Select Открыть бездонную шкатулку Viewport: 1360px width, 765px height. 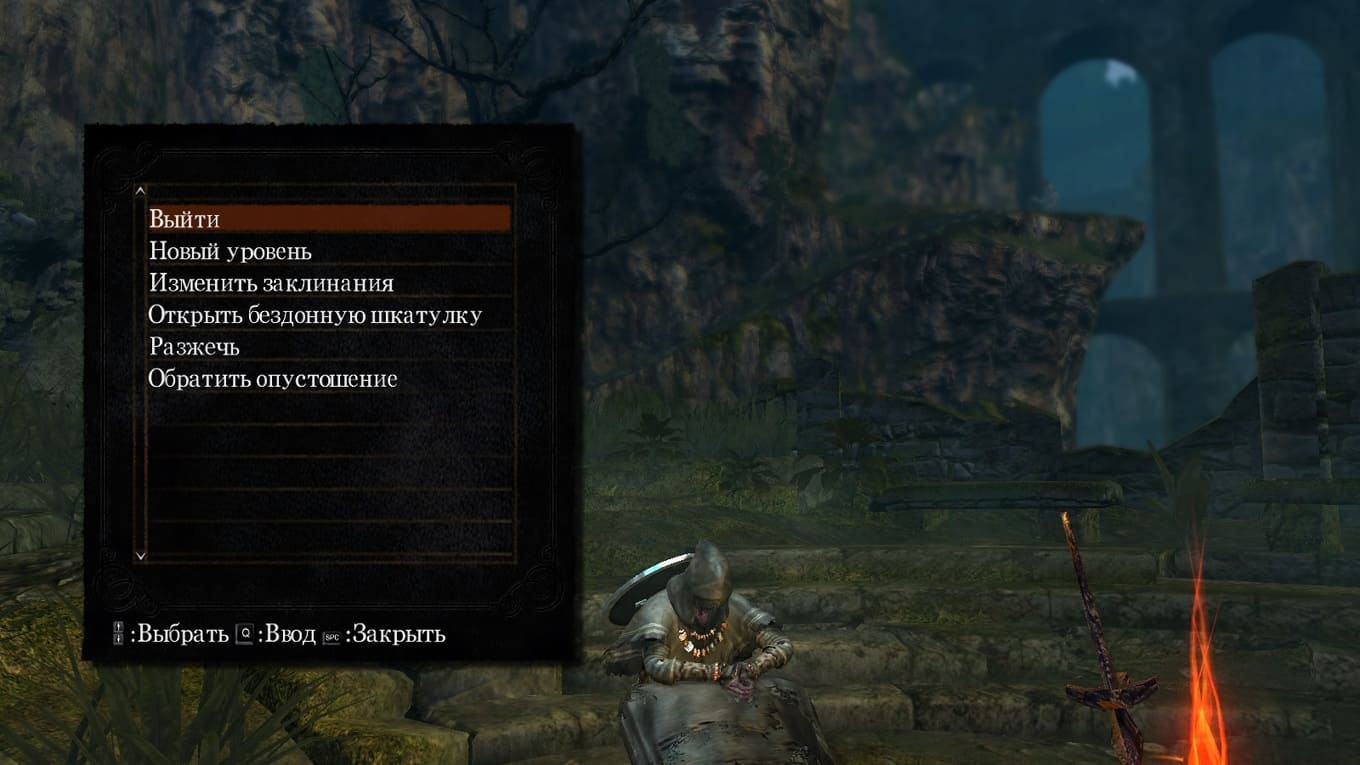coord(315,315)
